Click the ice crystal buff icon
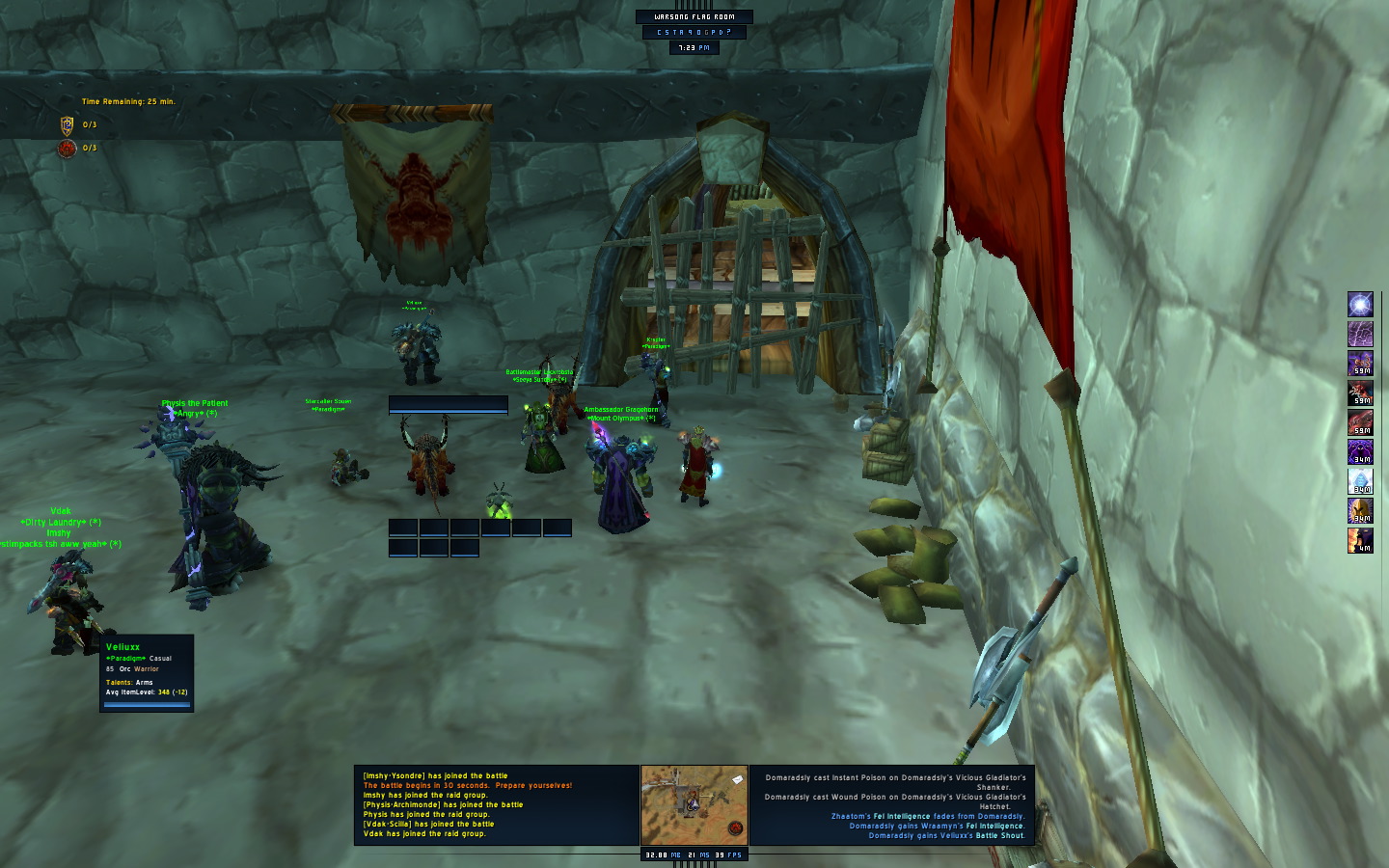Image resolution: width=1389 pixels, height=868 pixels. coord(1360,481)
